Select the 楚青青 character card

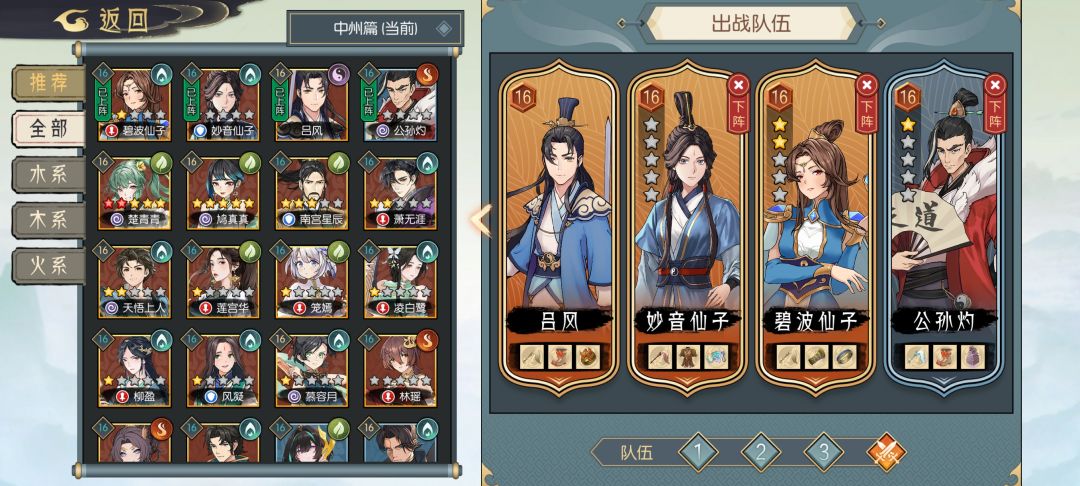pos(135,191)
